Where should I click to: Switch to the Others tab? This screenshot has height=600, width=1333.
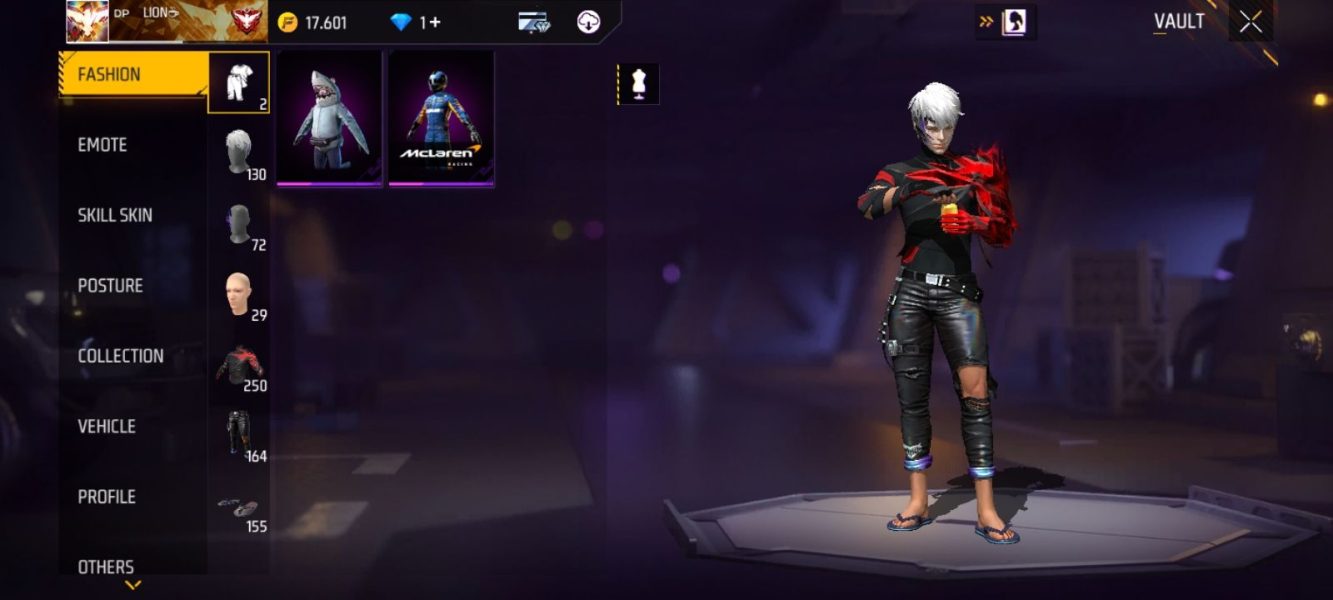tap(106, 566)
